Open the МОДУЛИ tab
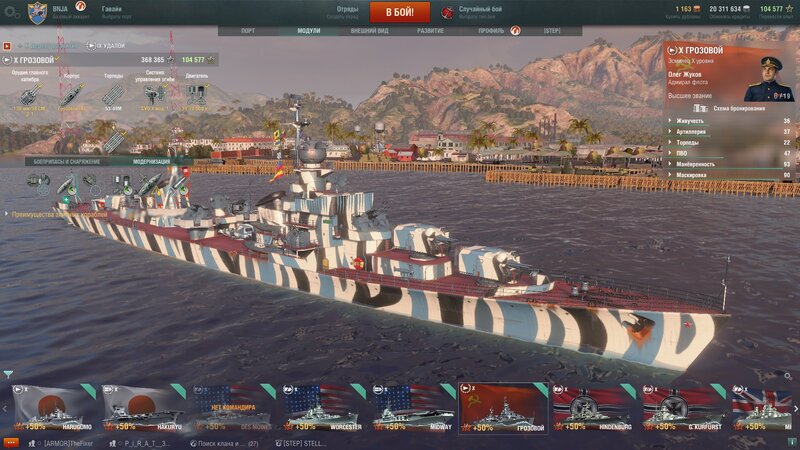 tap(309, 31)
